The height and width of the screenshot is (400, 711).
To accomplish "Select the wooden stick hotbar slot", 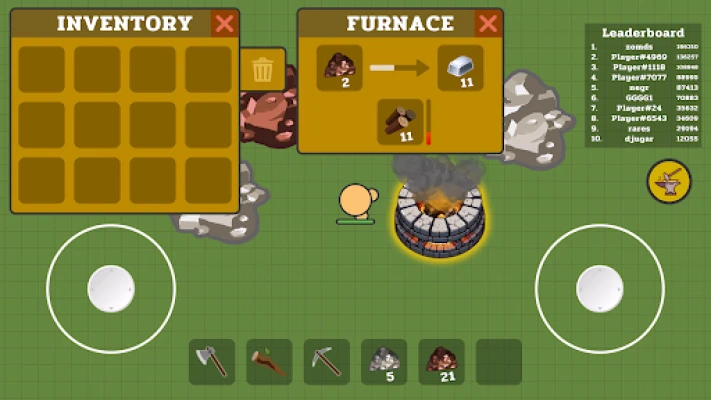I will pos(269,362).
